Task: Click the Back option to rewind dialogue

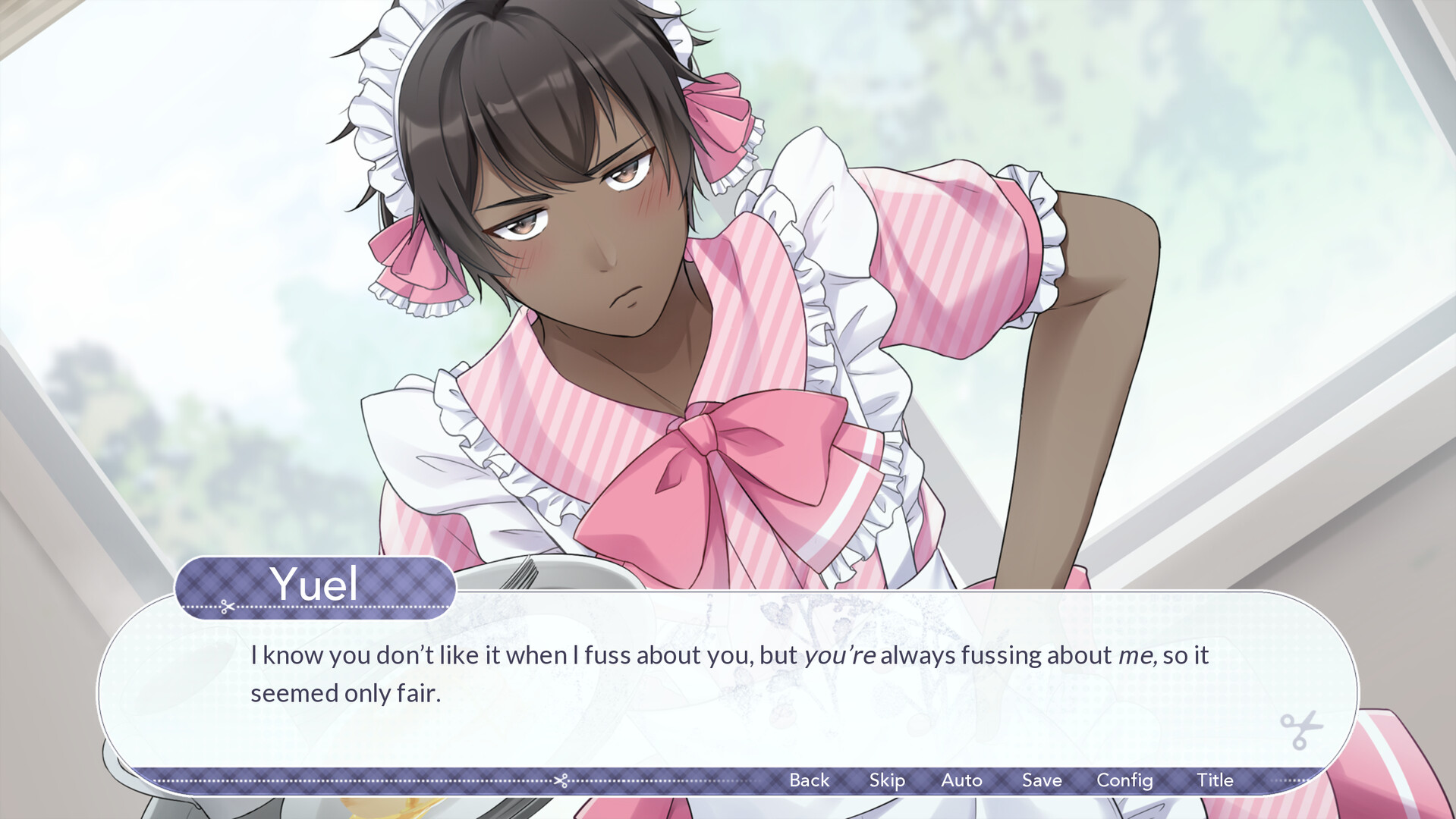Action: (x=809, y=780)
